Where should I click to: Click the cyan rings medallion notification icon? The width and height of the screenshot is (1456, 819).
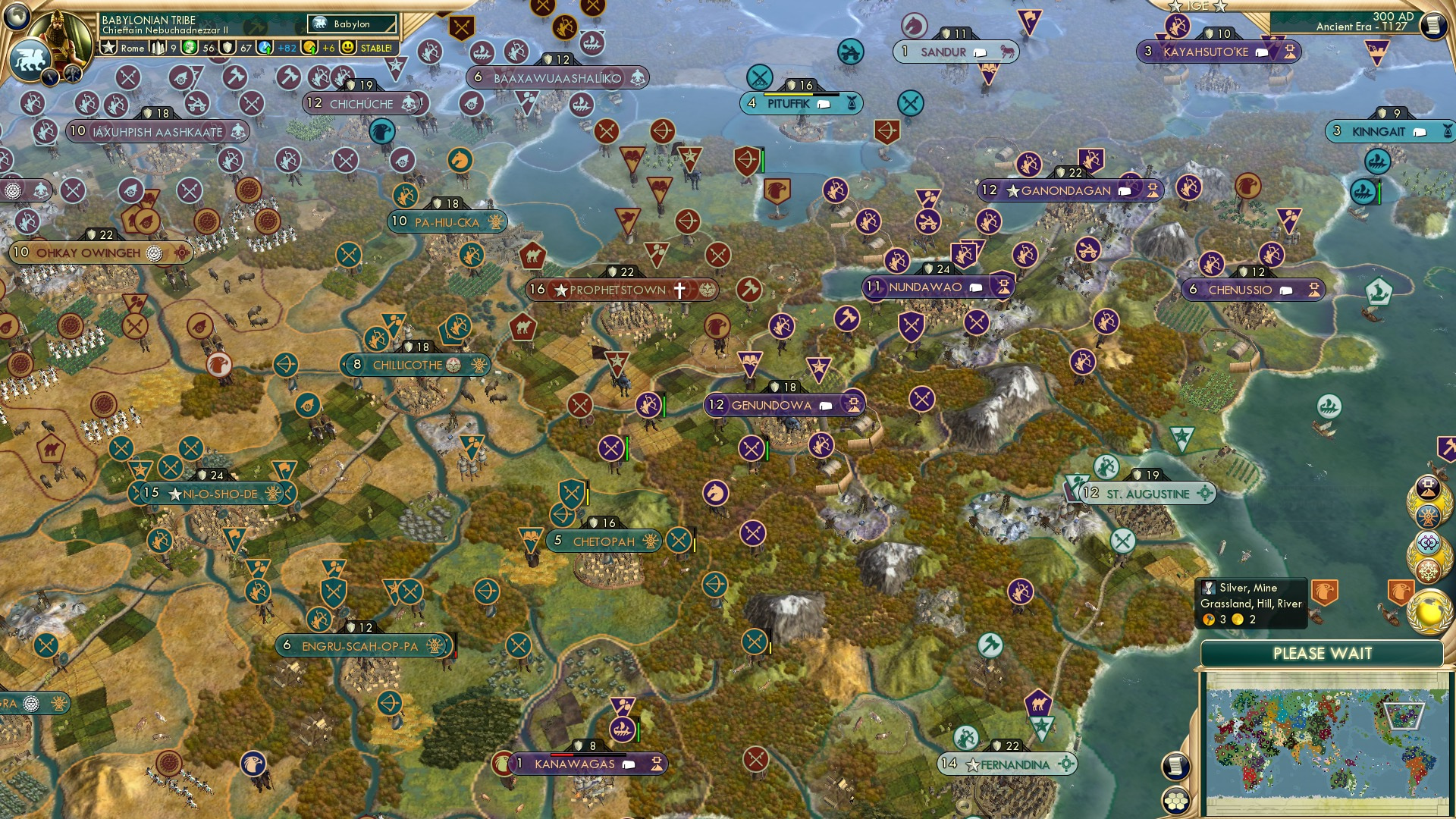[1428, 541]
